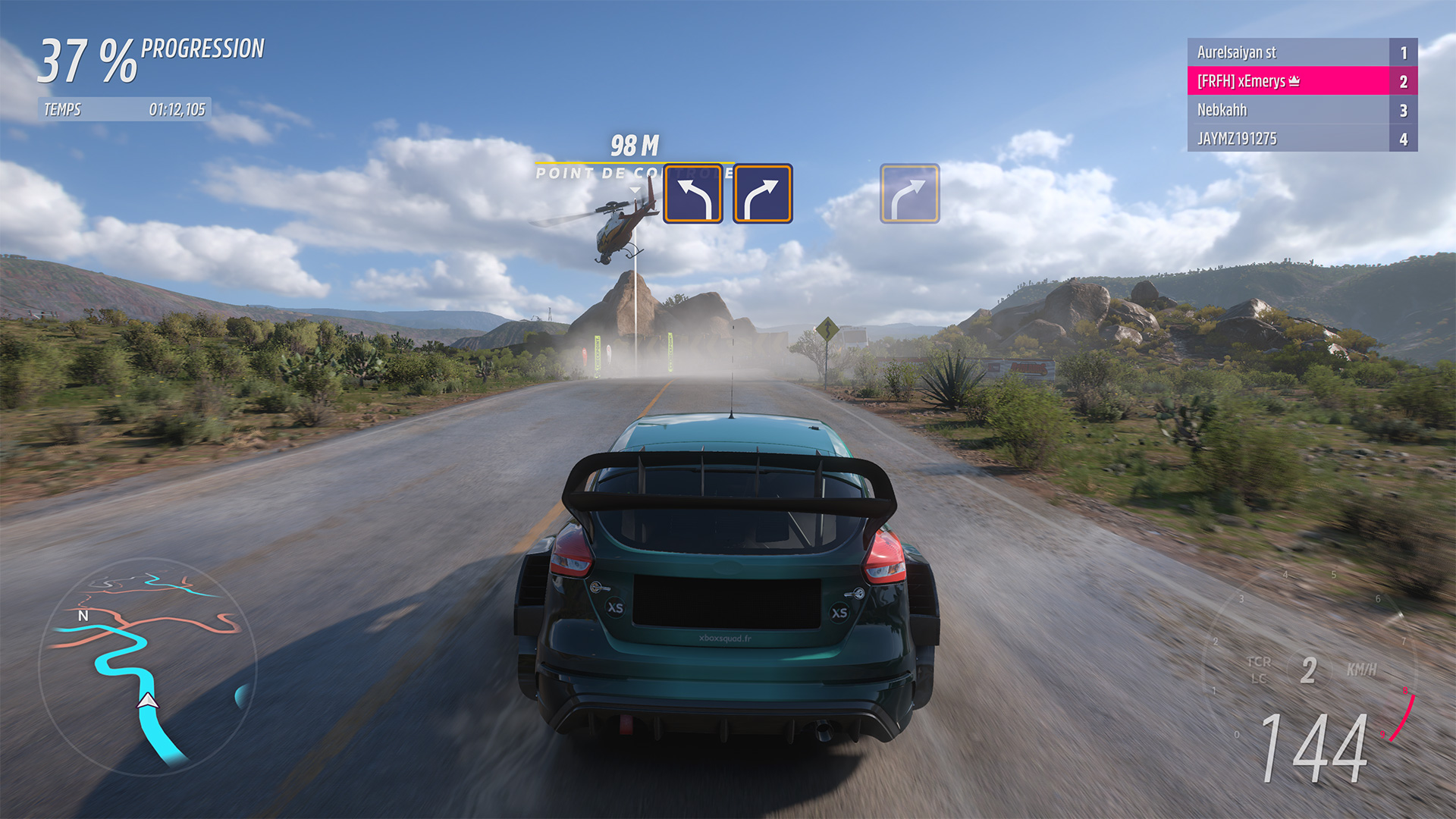Click the crown icon beside xEmerys

(1294, 80)
